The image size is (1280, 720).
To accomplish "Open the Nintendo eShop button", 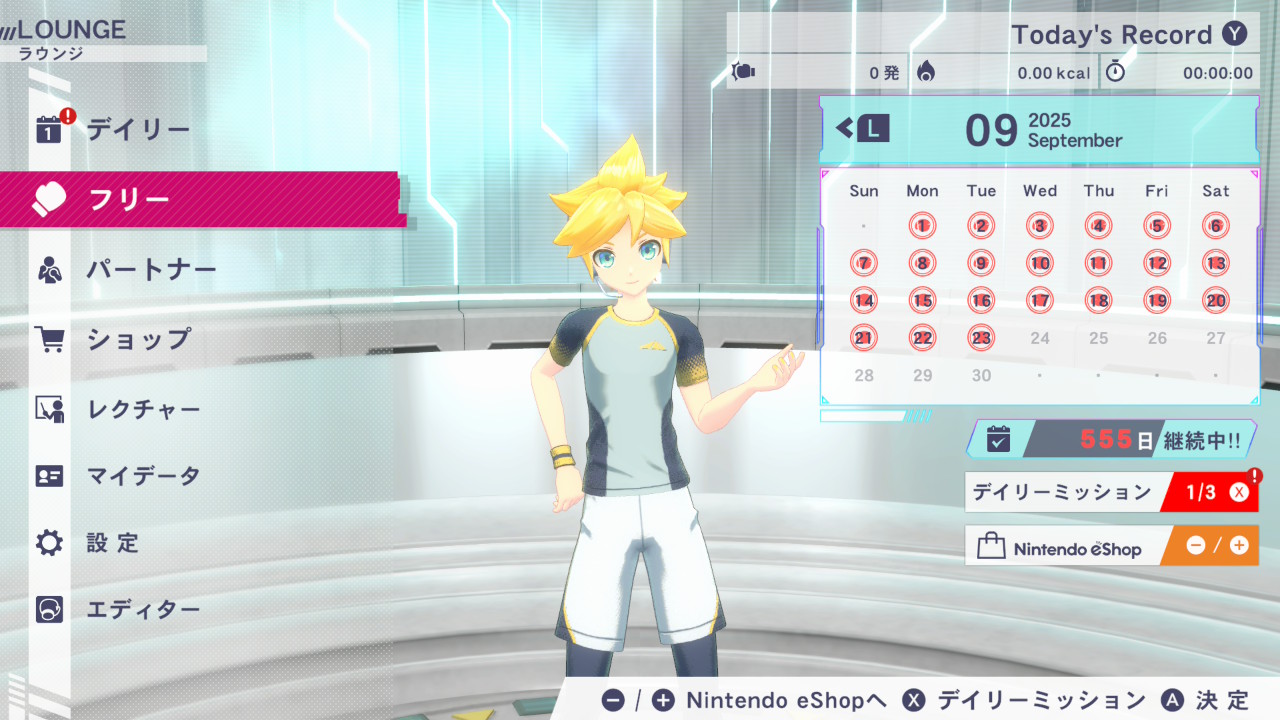I will pos(1111,546).
